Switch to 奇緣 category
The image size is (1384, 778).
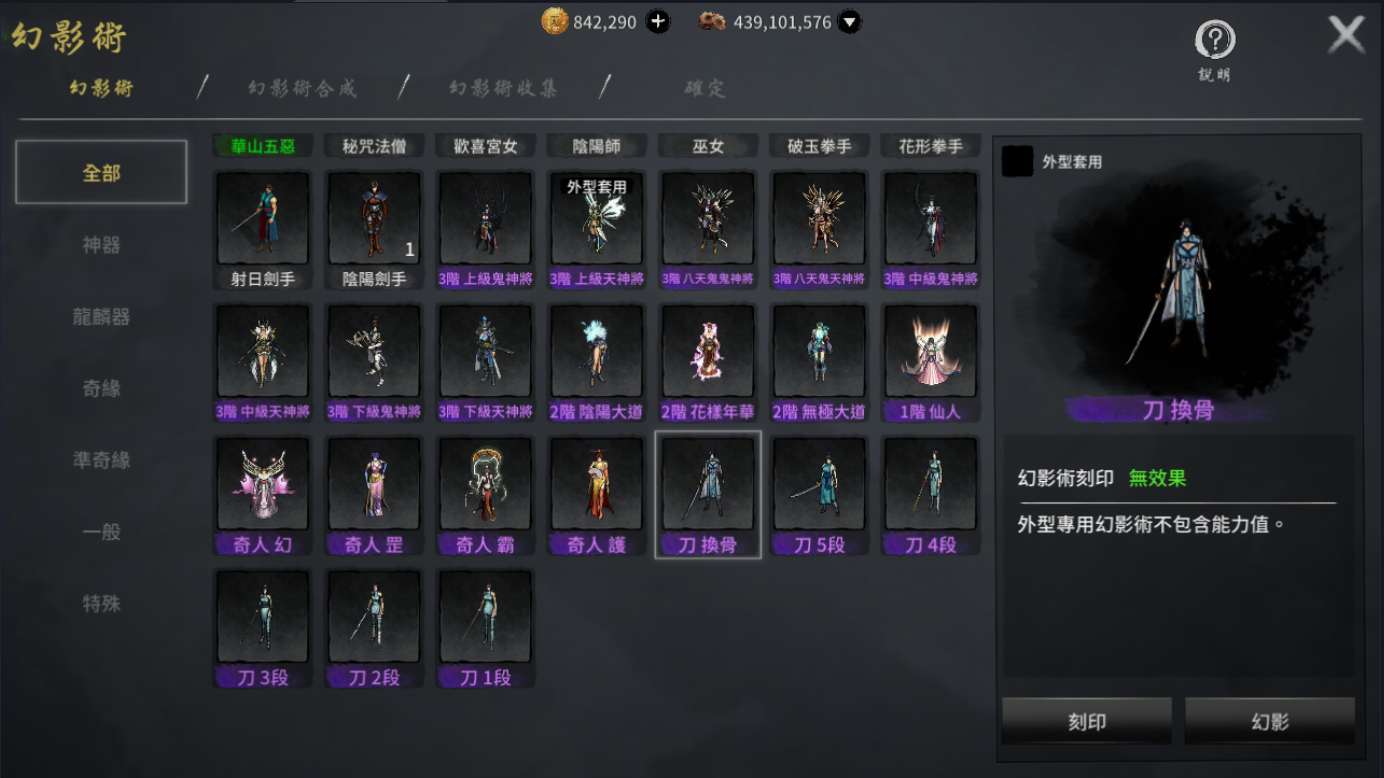(101, 388)
